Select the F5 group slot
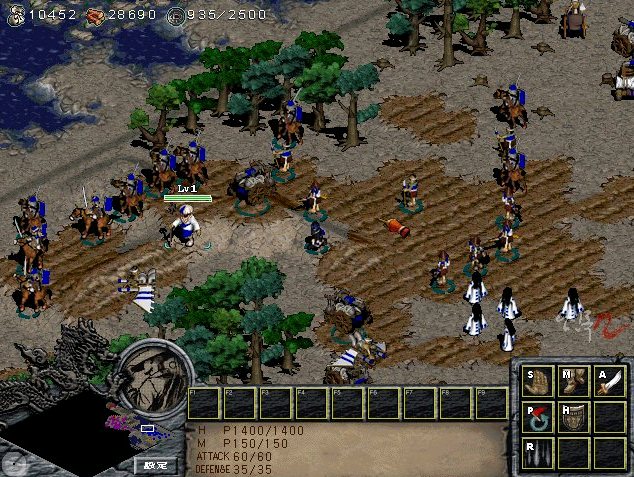This screenshot has width=634, height=477. click(x=347, y=403)
